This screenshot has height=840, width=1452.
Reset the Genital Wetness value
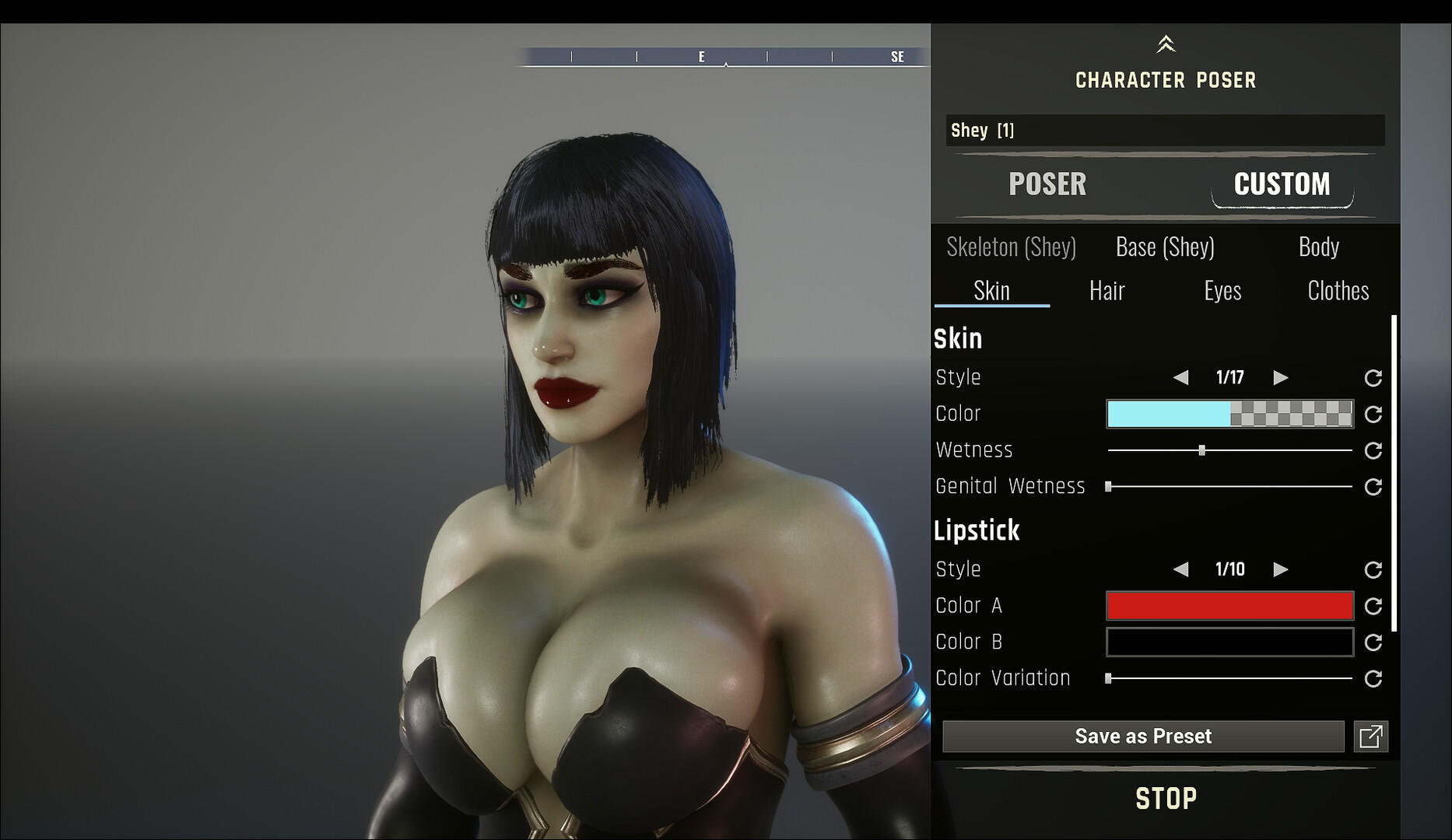1373,486
